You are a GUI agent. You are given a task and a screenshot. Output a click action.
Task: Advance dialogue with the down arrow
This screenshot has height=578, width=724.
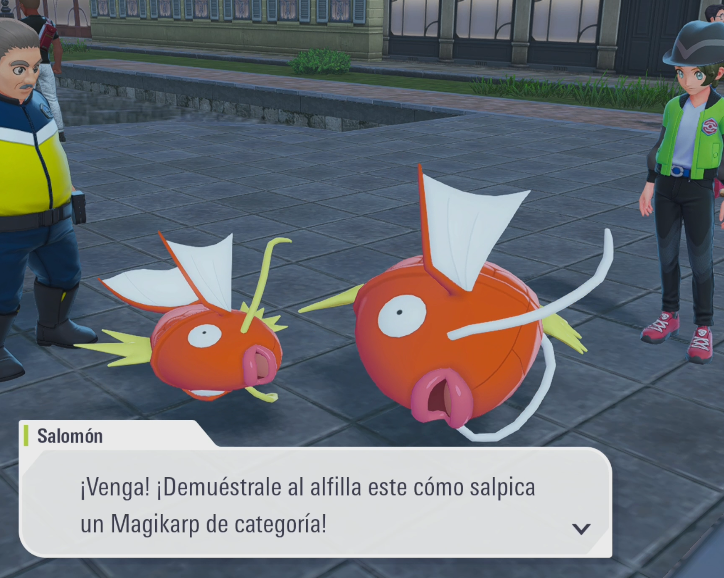[x=580, y=529]
